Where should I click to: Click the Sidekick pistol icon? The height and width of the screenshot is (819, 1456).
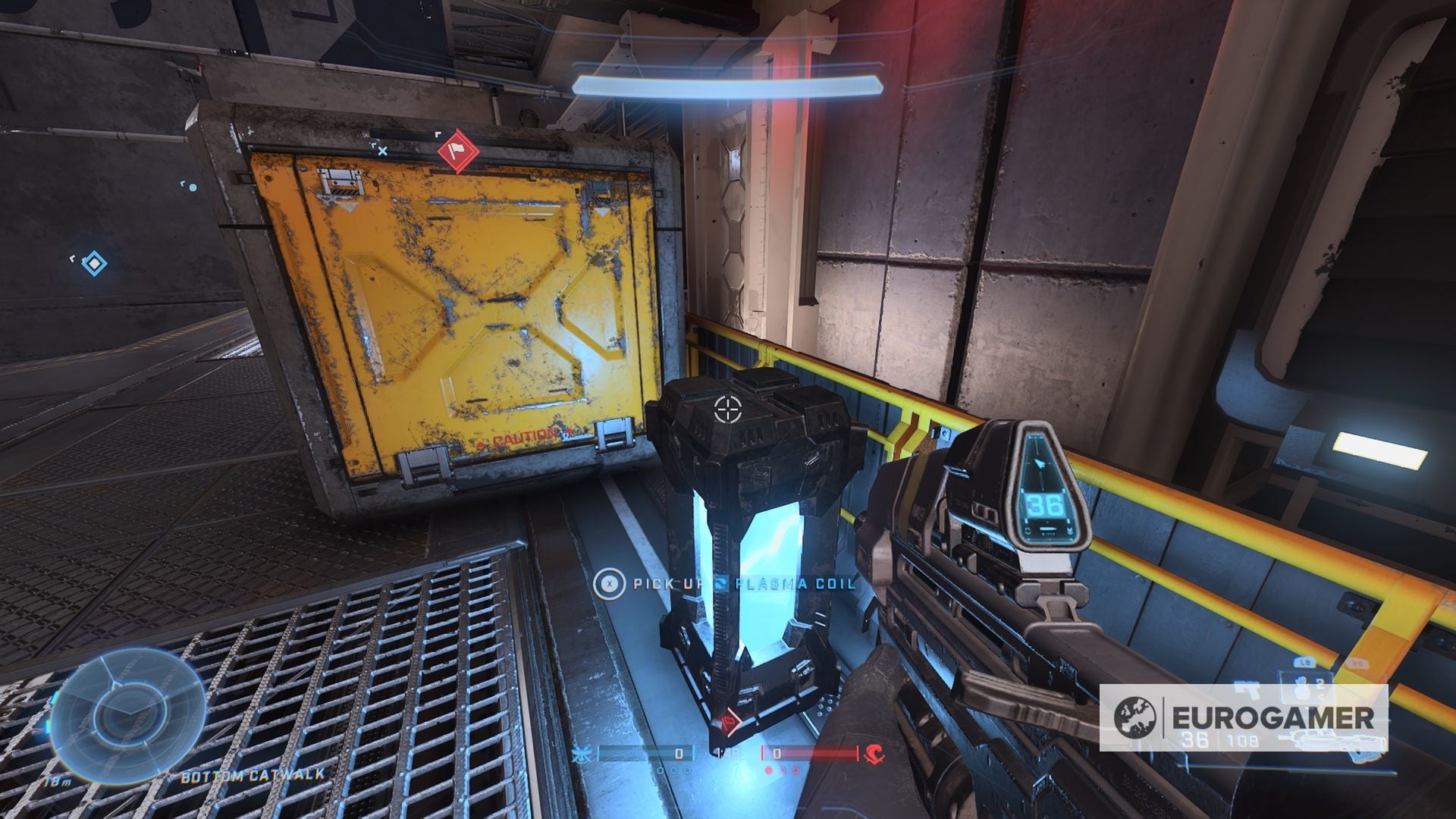pyautogui.click(x=1247, y=690)
